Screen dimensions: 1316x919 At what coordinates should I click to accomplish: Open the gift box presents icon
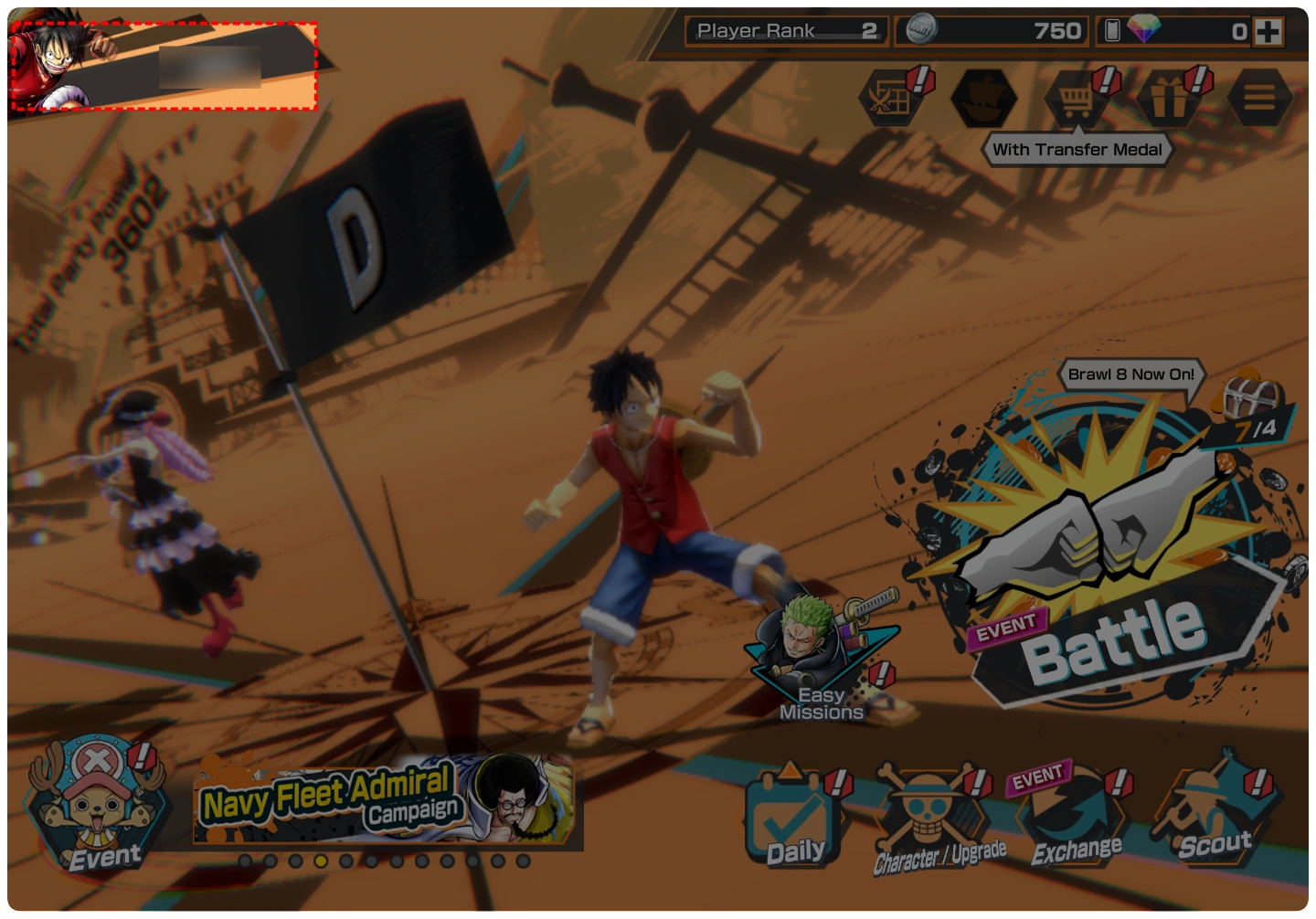click(1169, 98)
